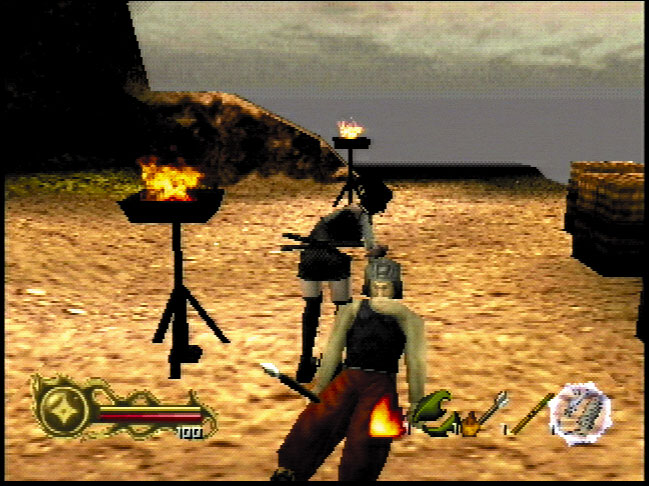Screen dimensions: 649x486
Task: Select the flame item icon
Action: tap(386, 419)
